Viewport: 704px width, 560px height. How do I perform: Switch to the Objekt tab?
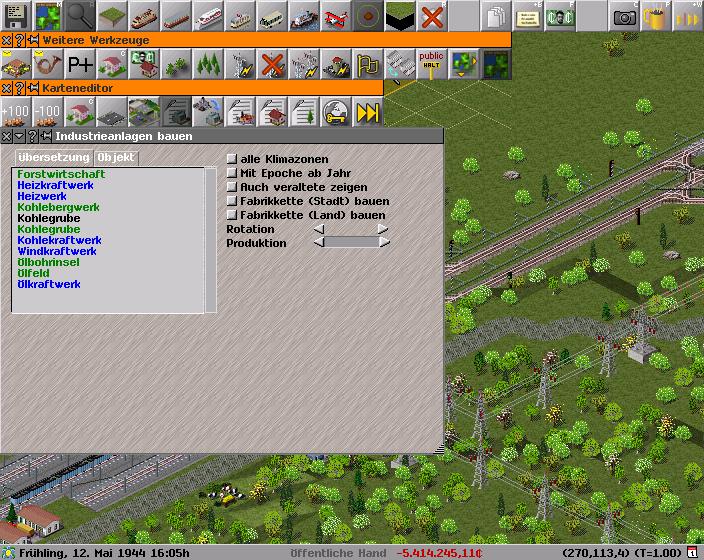click(x=116, y=158)
